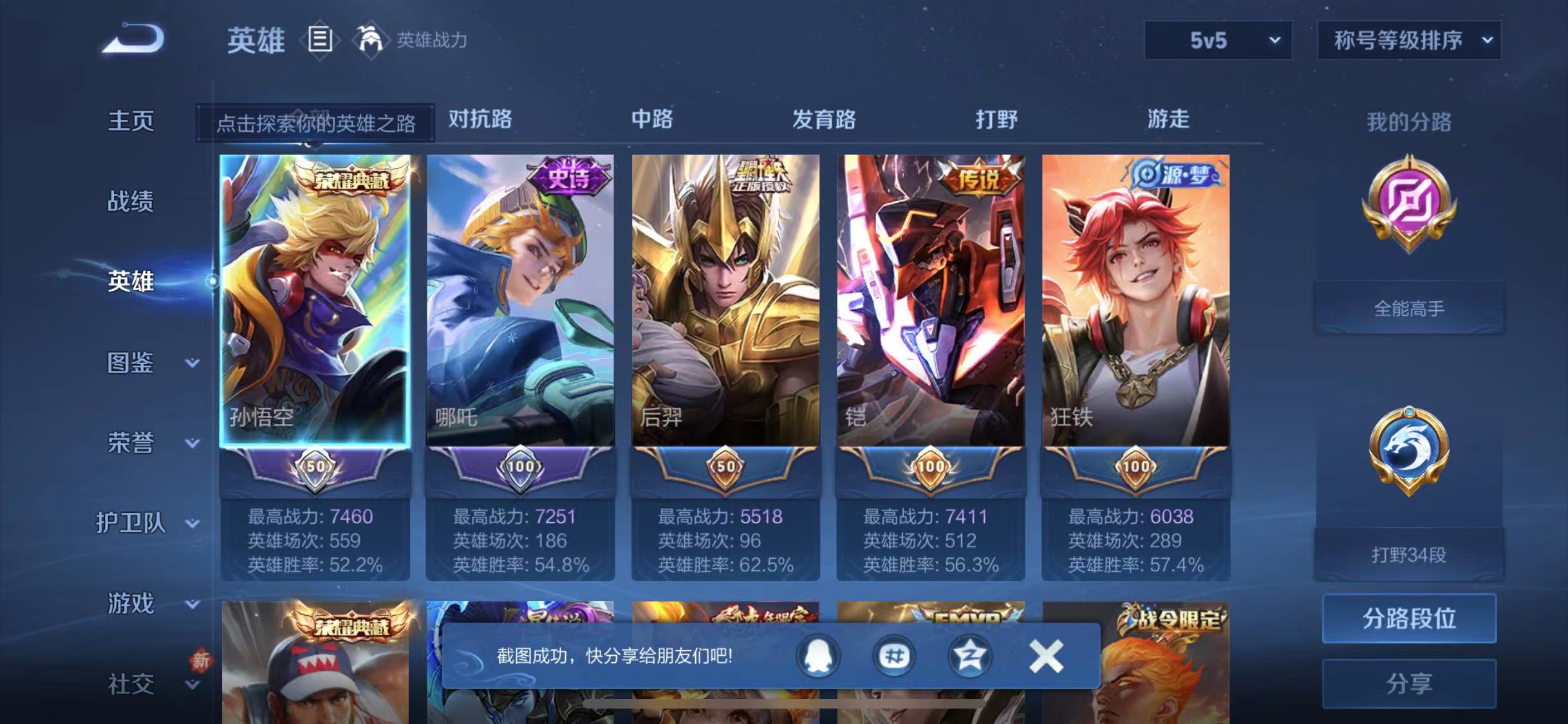Open the 称号等级排序 sorting dropdown
This screenshot has width=1568, height=724.
pyautogui.click(x=1410, y=40)
